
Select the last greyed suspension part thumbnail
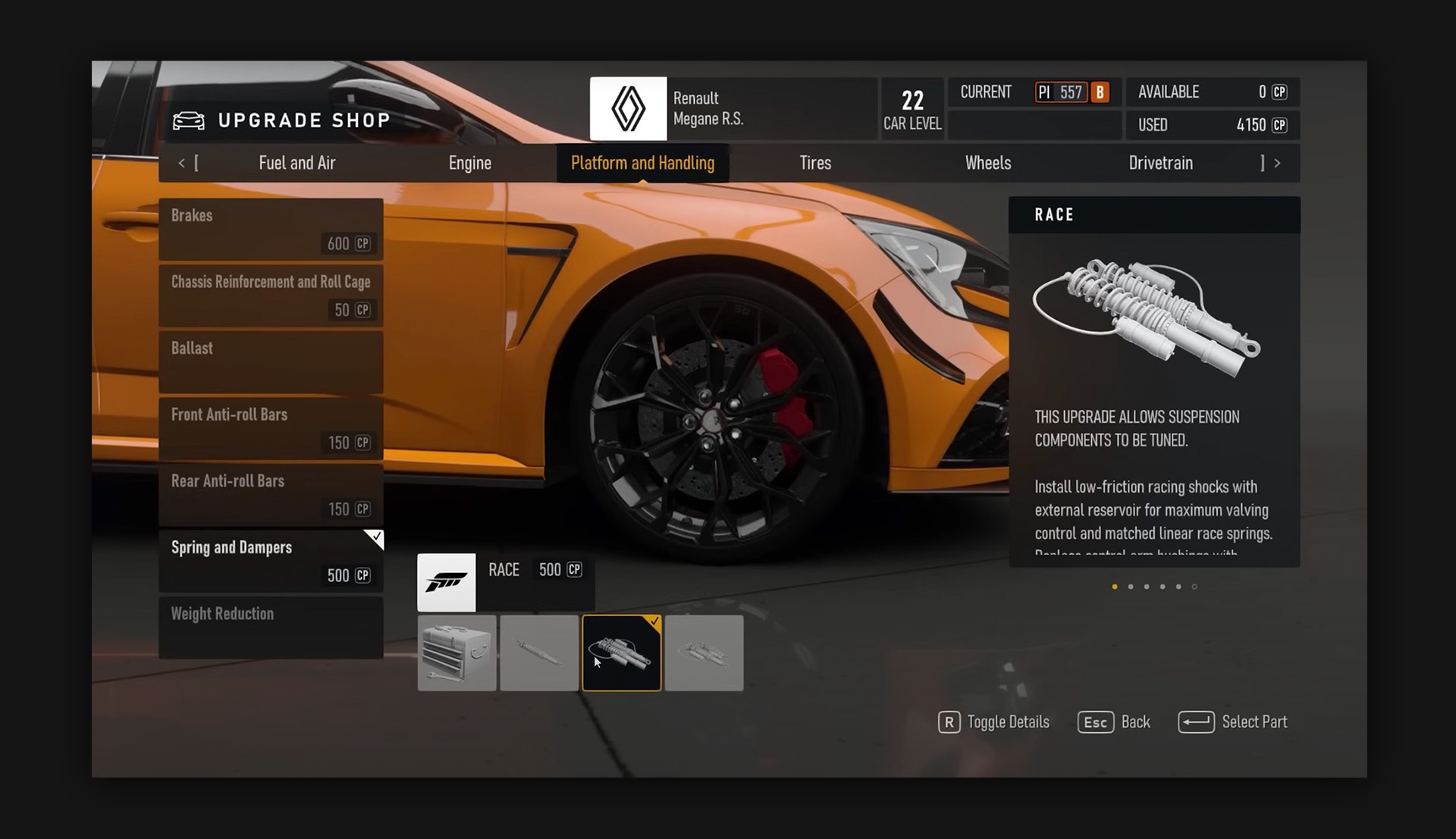pyautogui.click(x=704, y=653)
